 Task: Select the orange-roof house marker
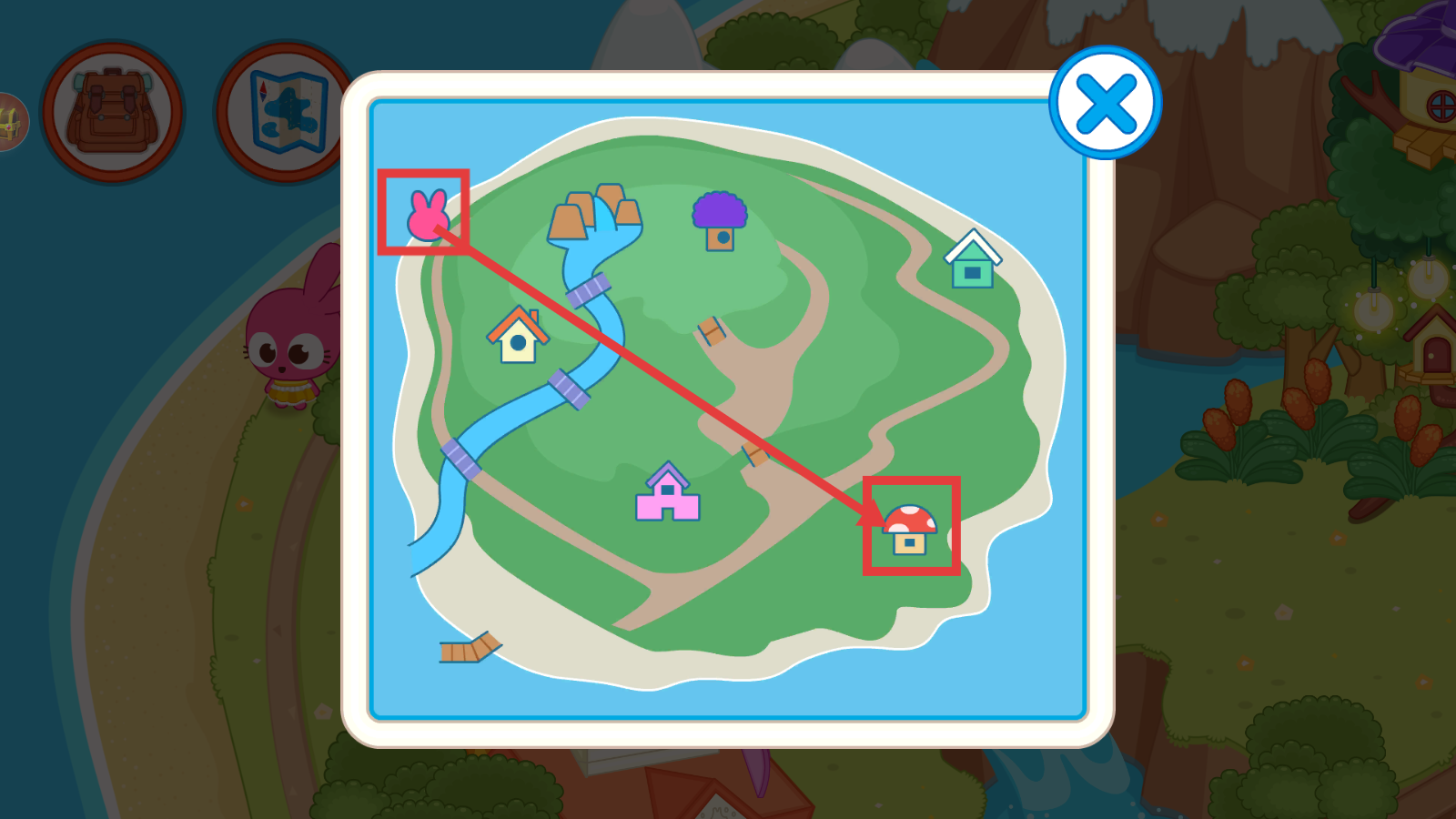pyautogui.click(x=518, y=336)
